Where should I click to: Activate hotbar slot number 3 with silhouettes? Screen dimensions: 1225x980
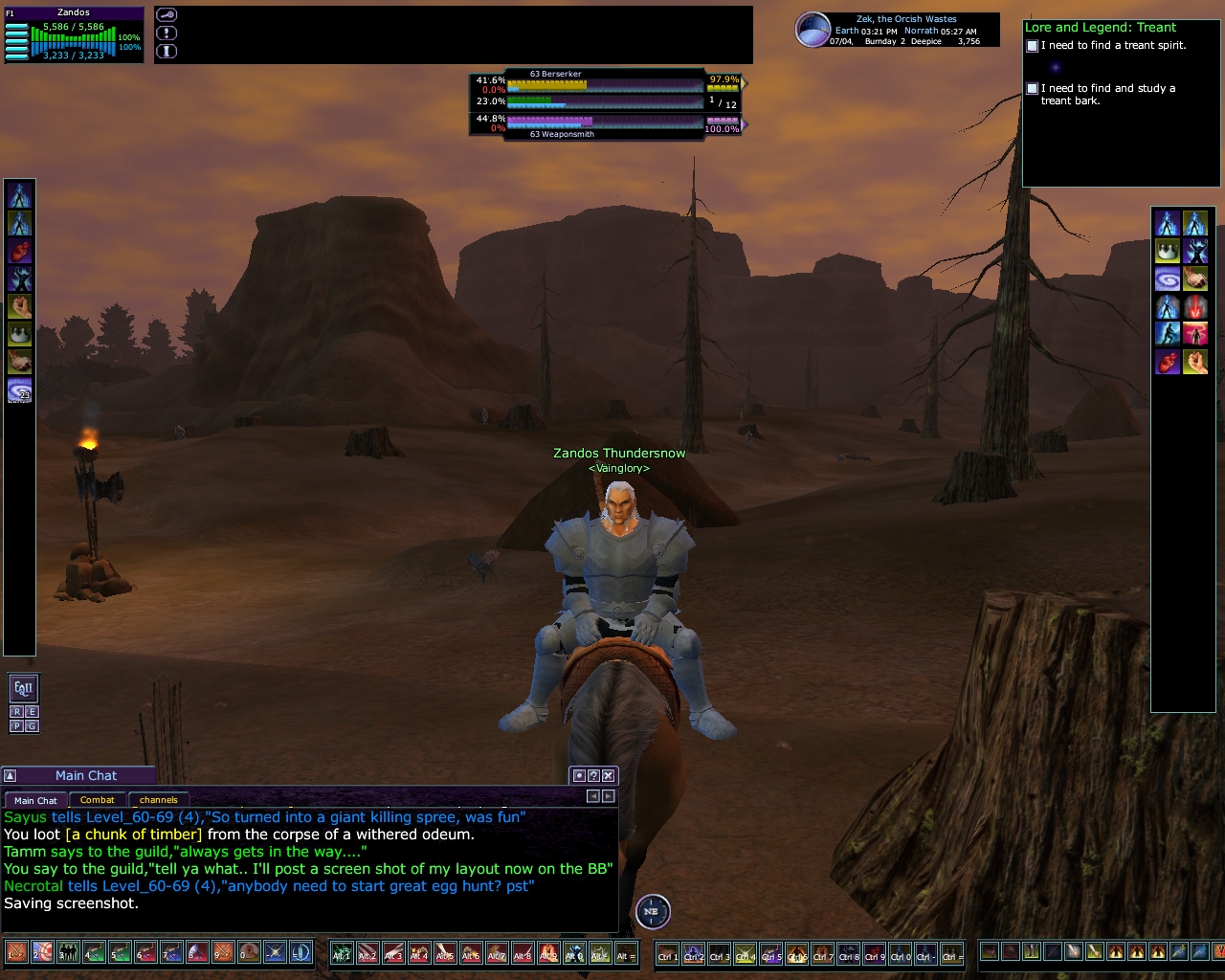pyautogui.click(x=68, y=953)
